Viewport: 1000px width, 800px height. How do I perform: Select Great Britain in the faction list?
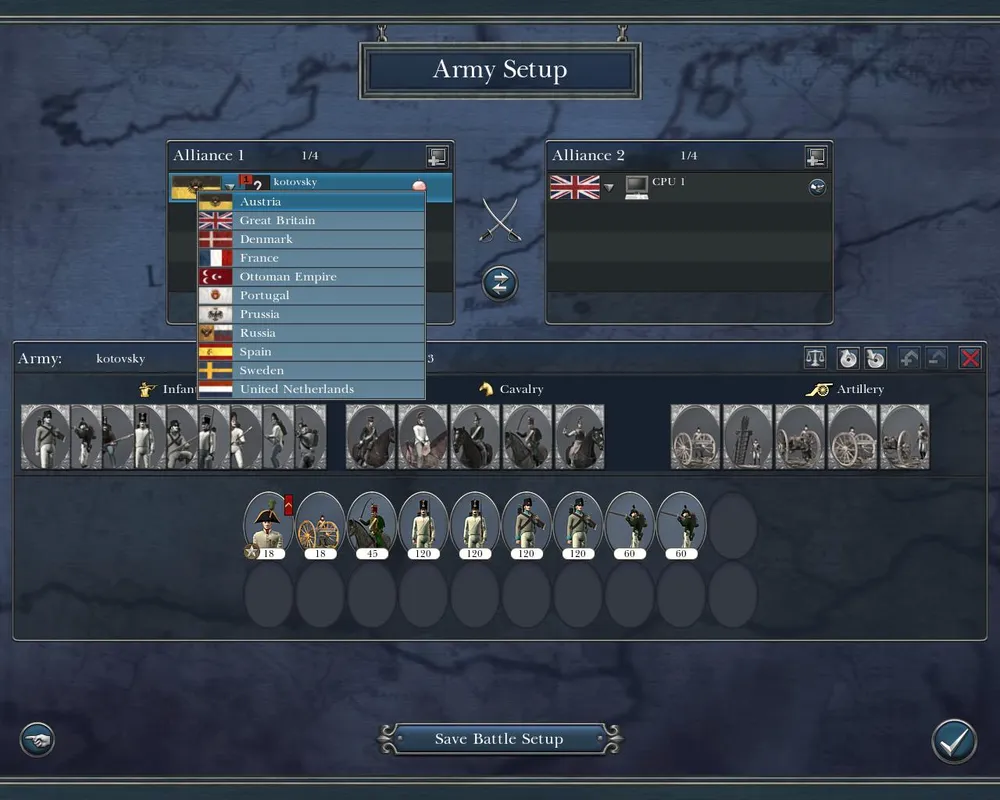[310, 221]
